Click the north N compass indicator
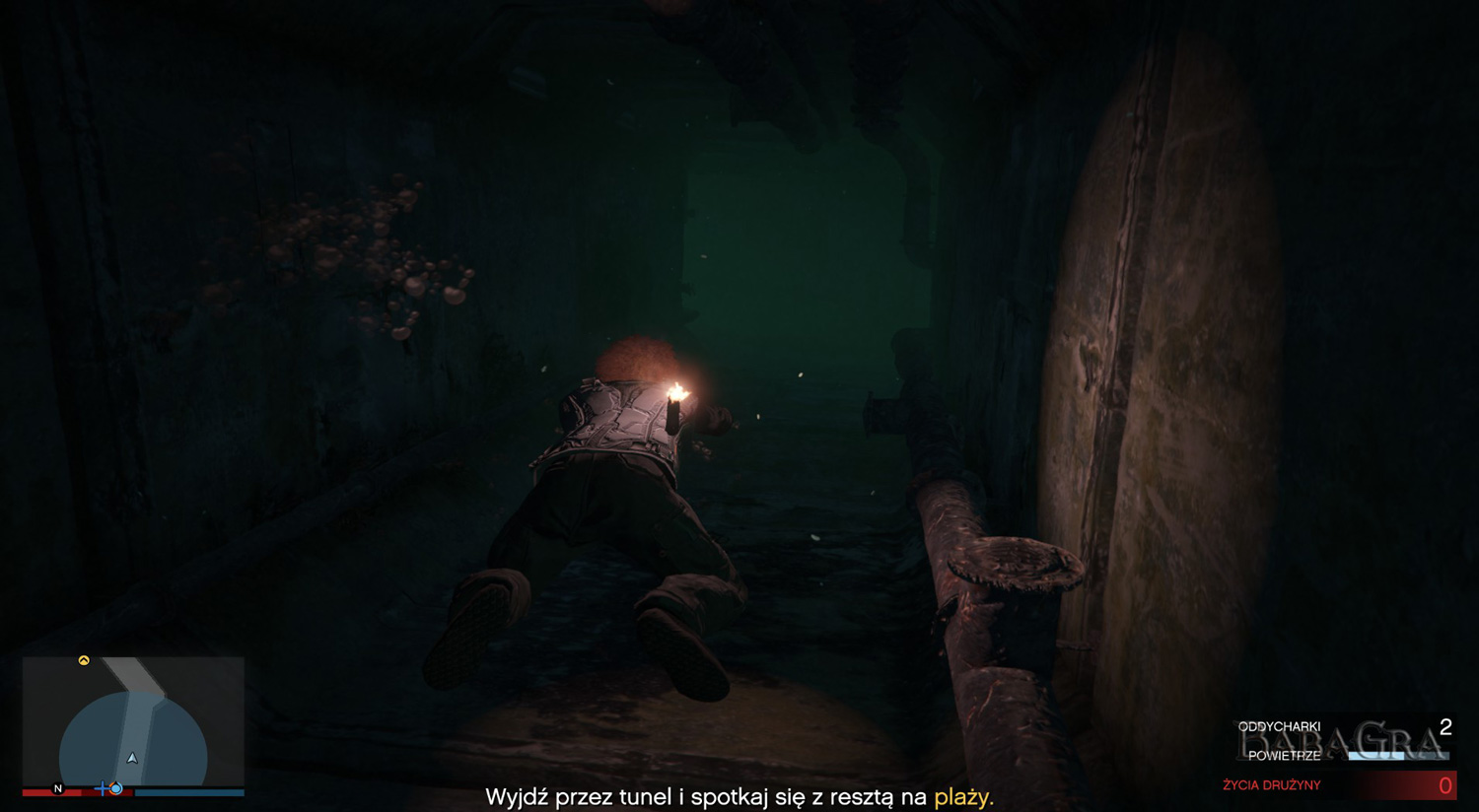This screenshot has width=1479, height=812. coord(57,788)
